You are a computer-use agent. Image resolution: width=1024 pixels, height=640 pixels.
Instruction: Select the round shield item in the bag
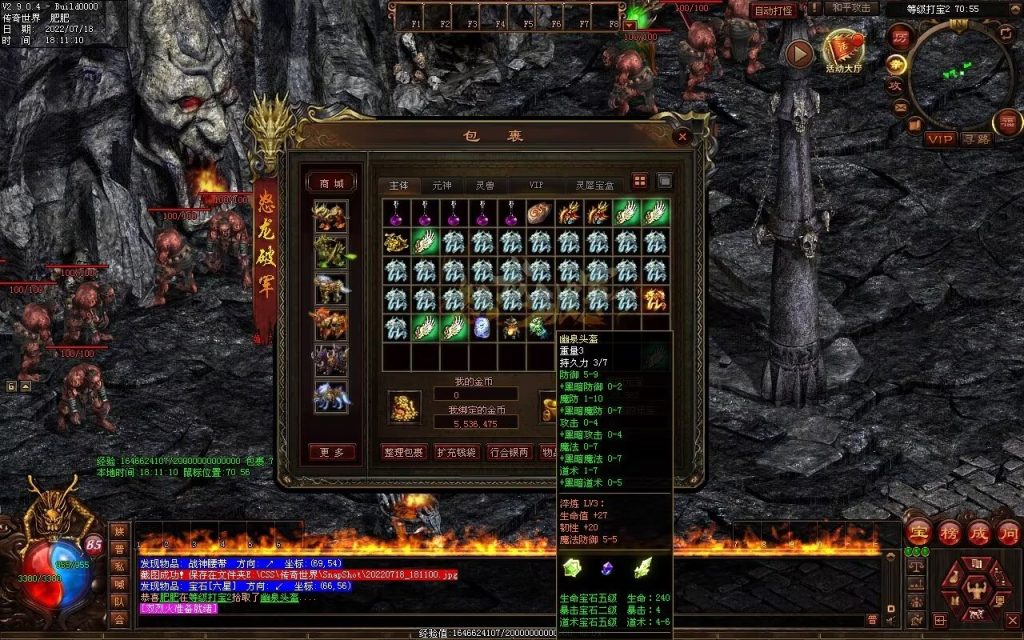coord(540,212)
